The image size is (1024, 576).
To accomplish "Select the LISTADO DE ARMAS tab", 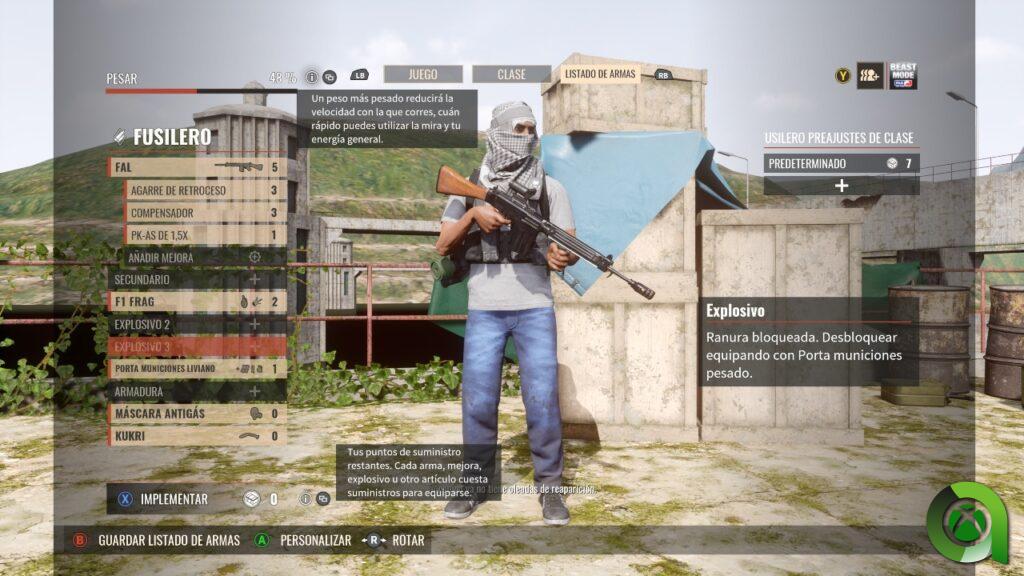I will click(600, 74).
